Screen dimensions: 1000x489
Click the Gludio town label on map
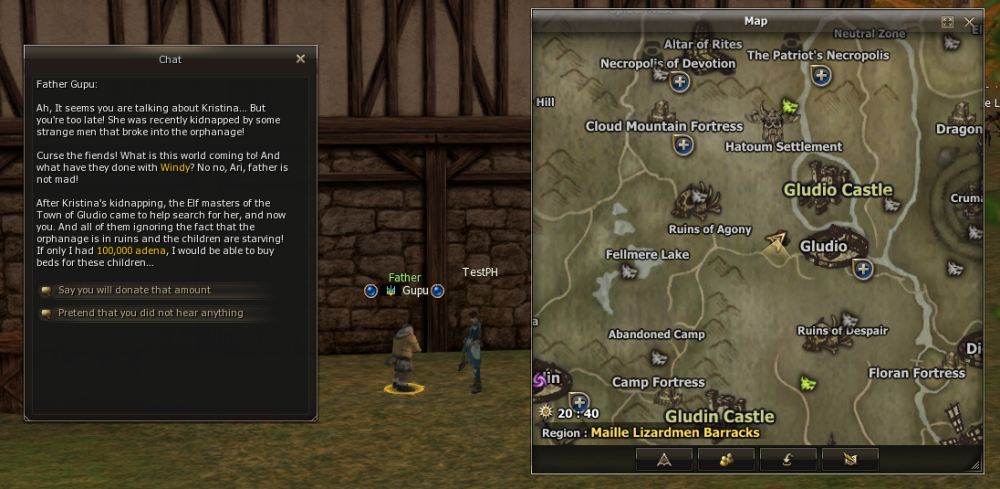(x=823, y=246)
